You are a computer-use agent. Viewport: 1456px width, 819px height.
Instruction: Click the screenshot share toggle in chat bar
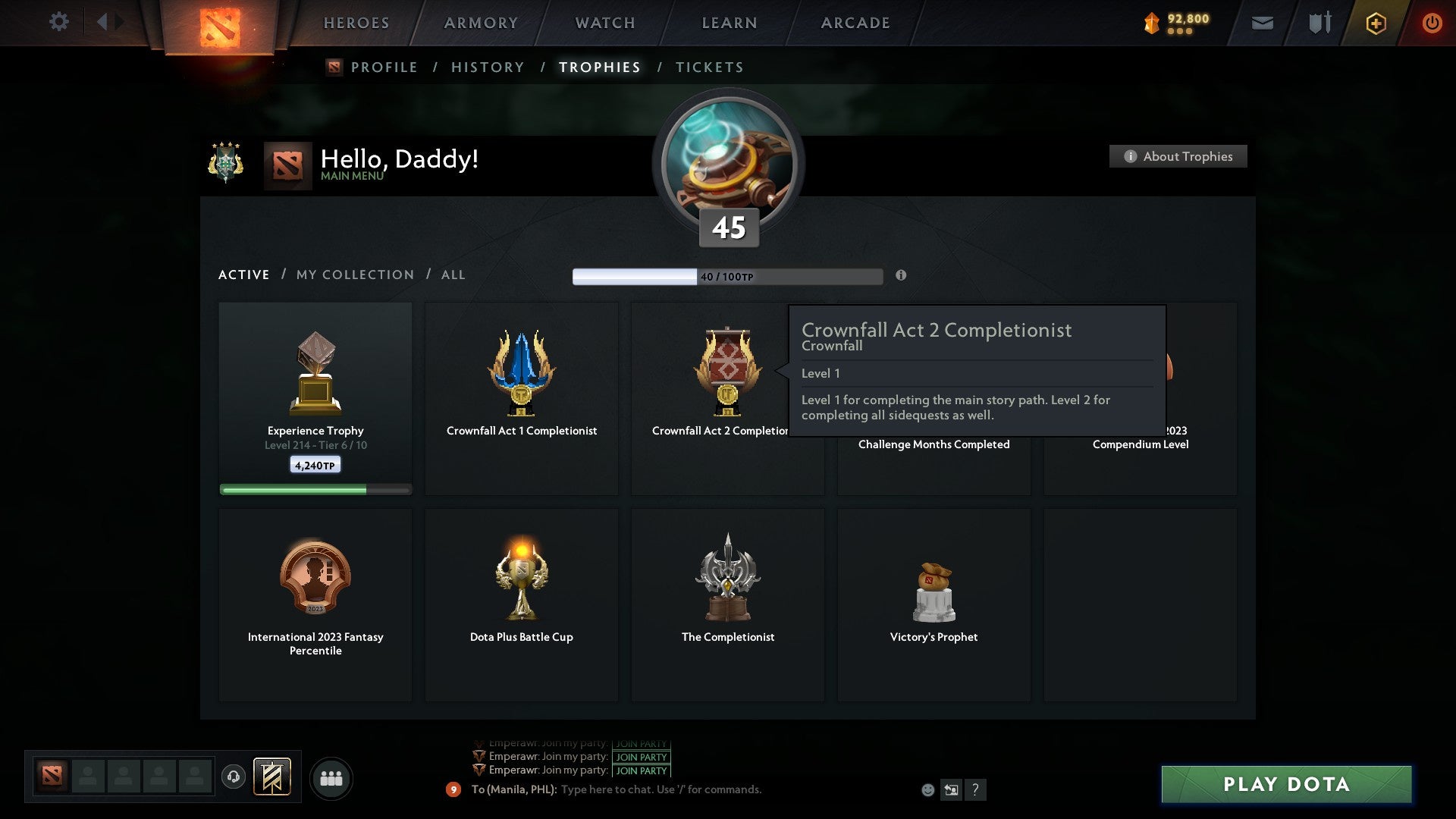pos(952,789)
